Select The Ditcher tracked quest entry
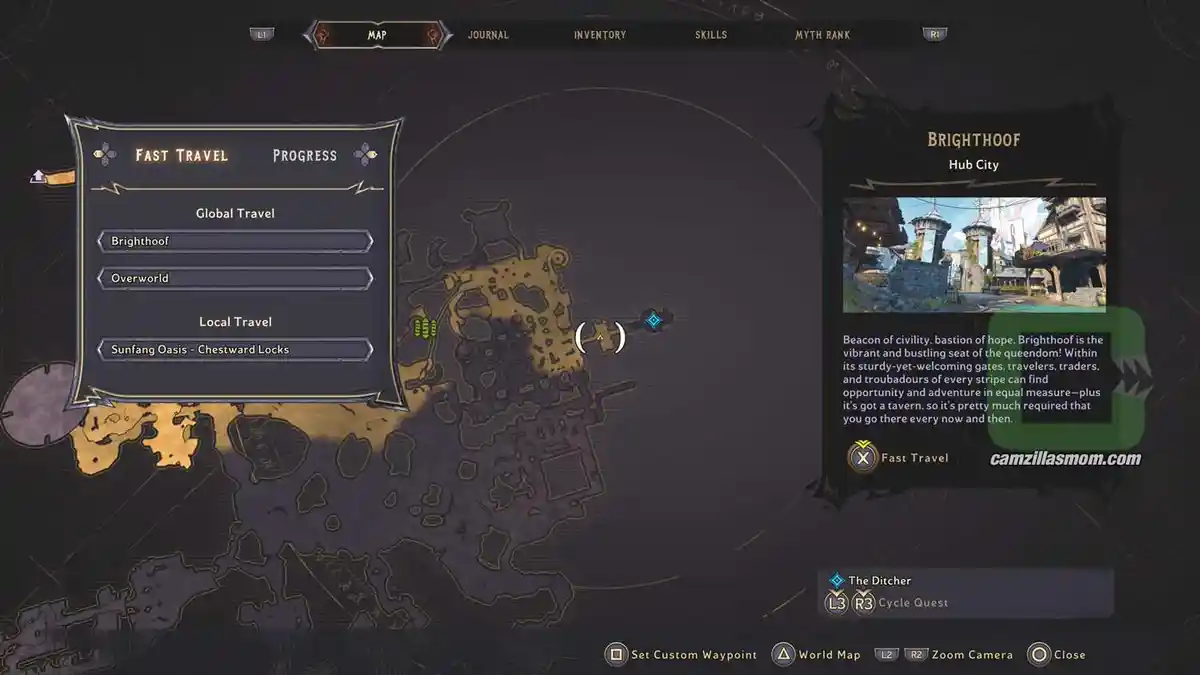This screenshot has height=675, width=1200. tap(879, 580)
